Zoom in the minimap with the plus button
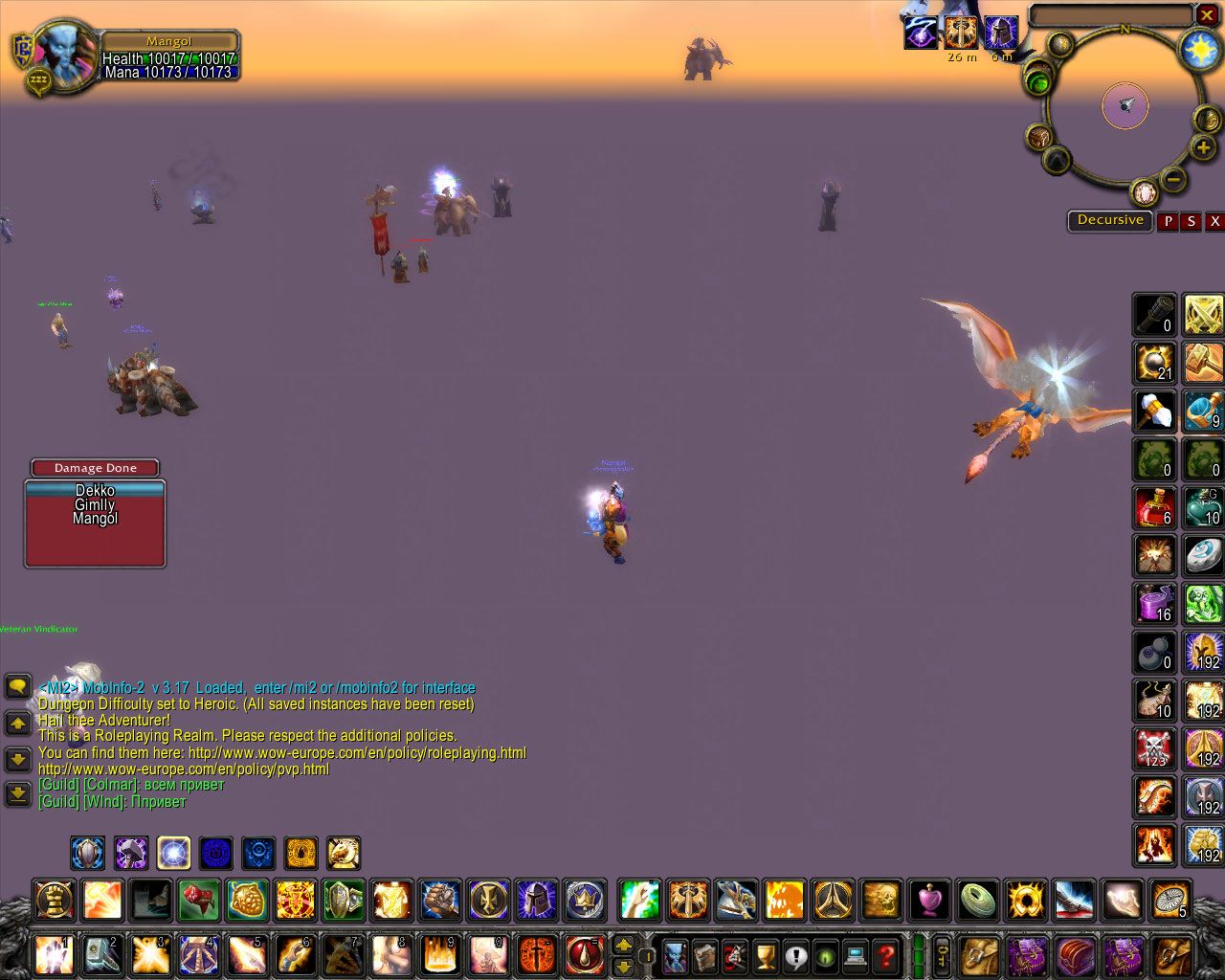The height and width of the screenshot is (980, 1225). (x=1203, y=147)
